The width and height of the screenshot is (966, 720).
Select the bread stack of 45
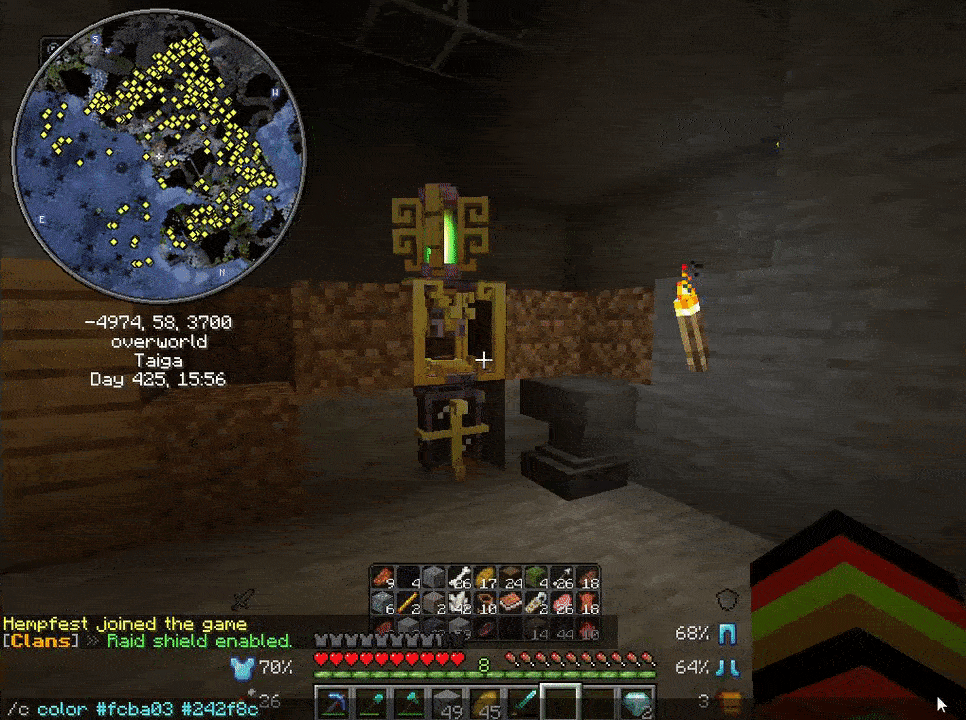(485, 704)
